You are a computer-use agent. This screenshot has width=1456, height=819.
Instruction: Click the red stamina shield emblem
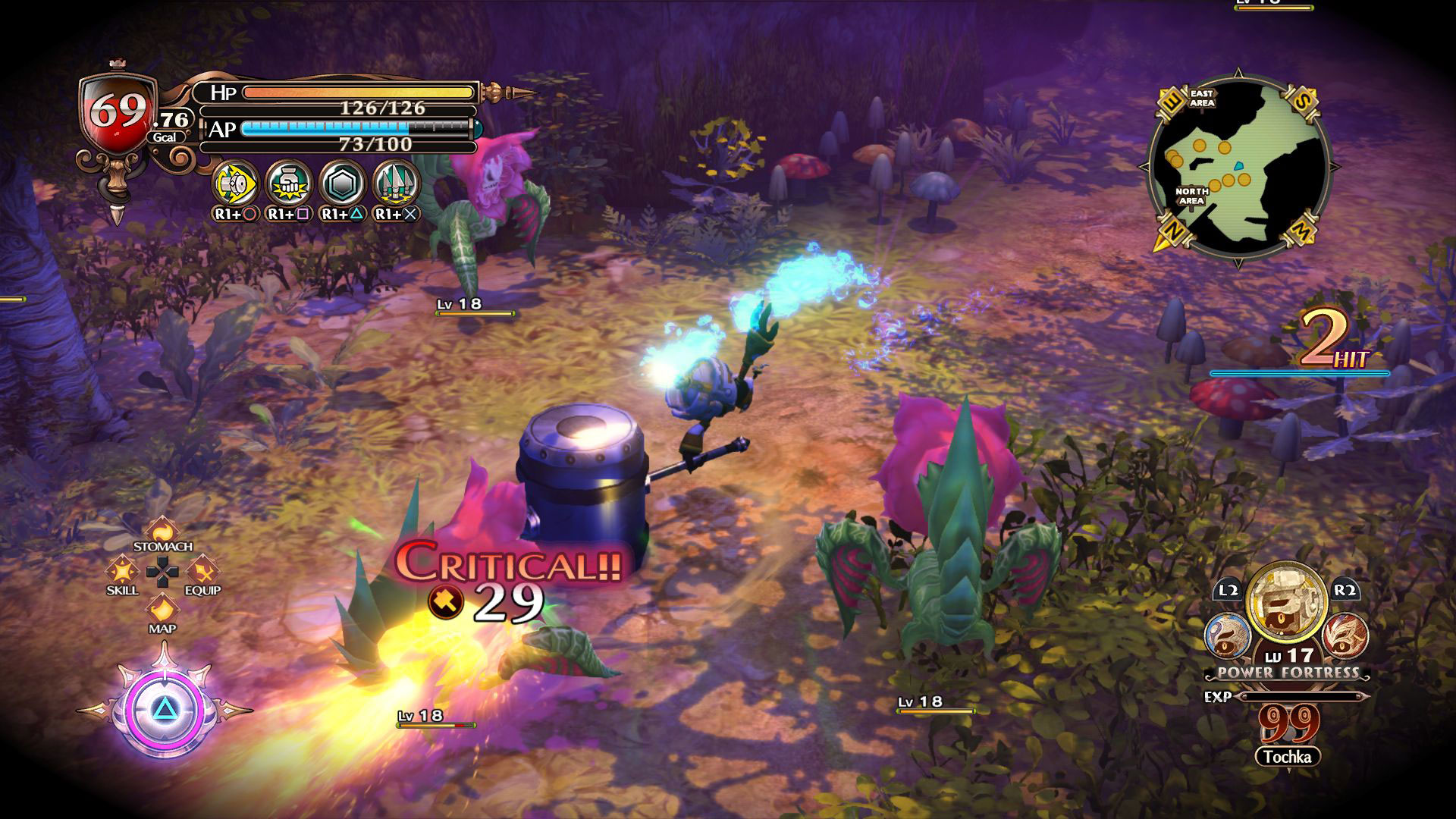pyautogui.click(x=117, y=114)
